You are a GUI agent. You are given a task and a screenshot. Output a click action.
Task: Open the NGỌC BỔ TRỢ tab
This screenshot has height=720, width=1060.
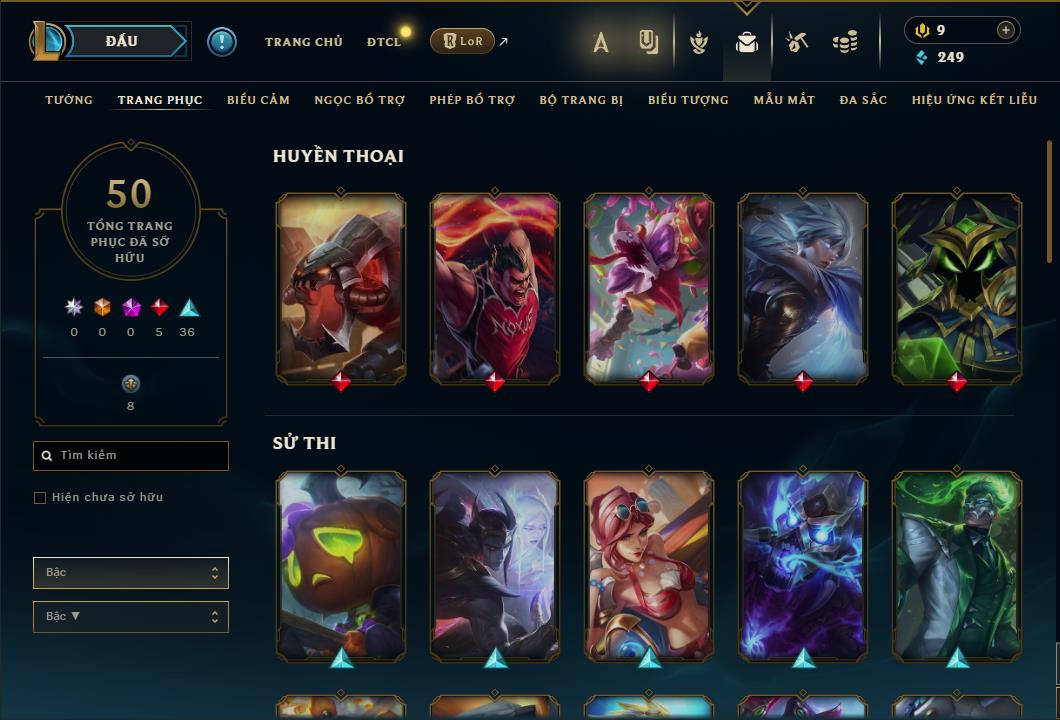click(360, 100)
